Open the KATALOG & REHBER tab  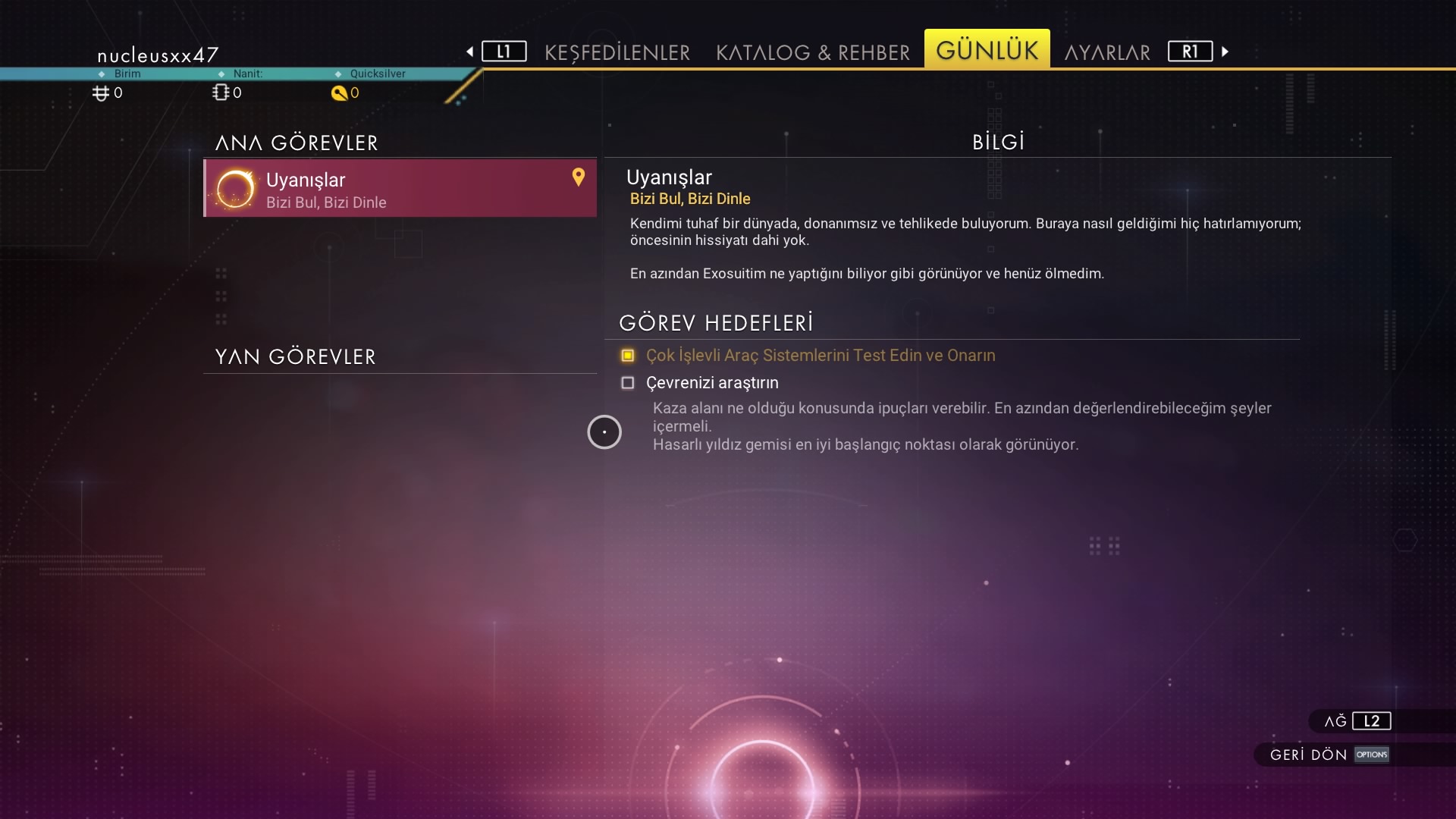coord(812,52)
